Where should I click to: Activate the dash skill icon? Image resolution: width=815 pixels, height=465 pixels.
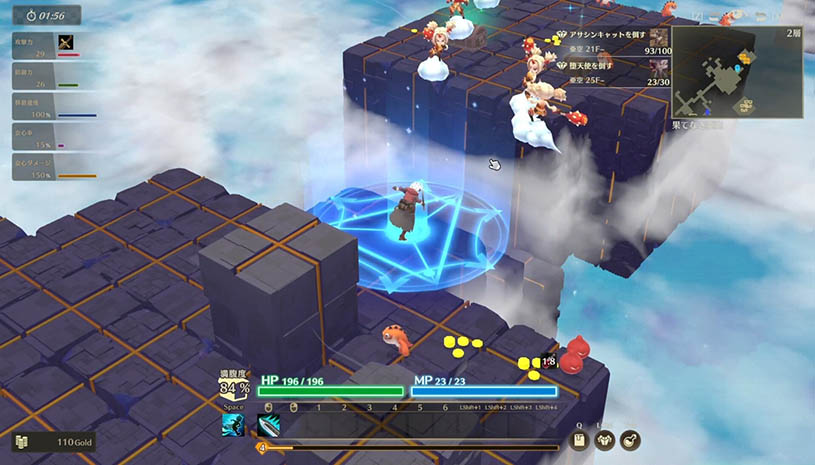[x=234, y=425]
